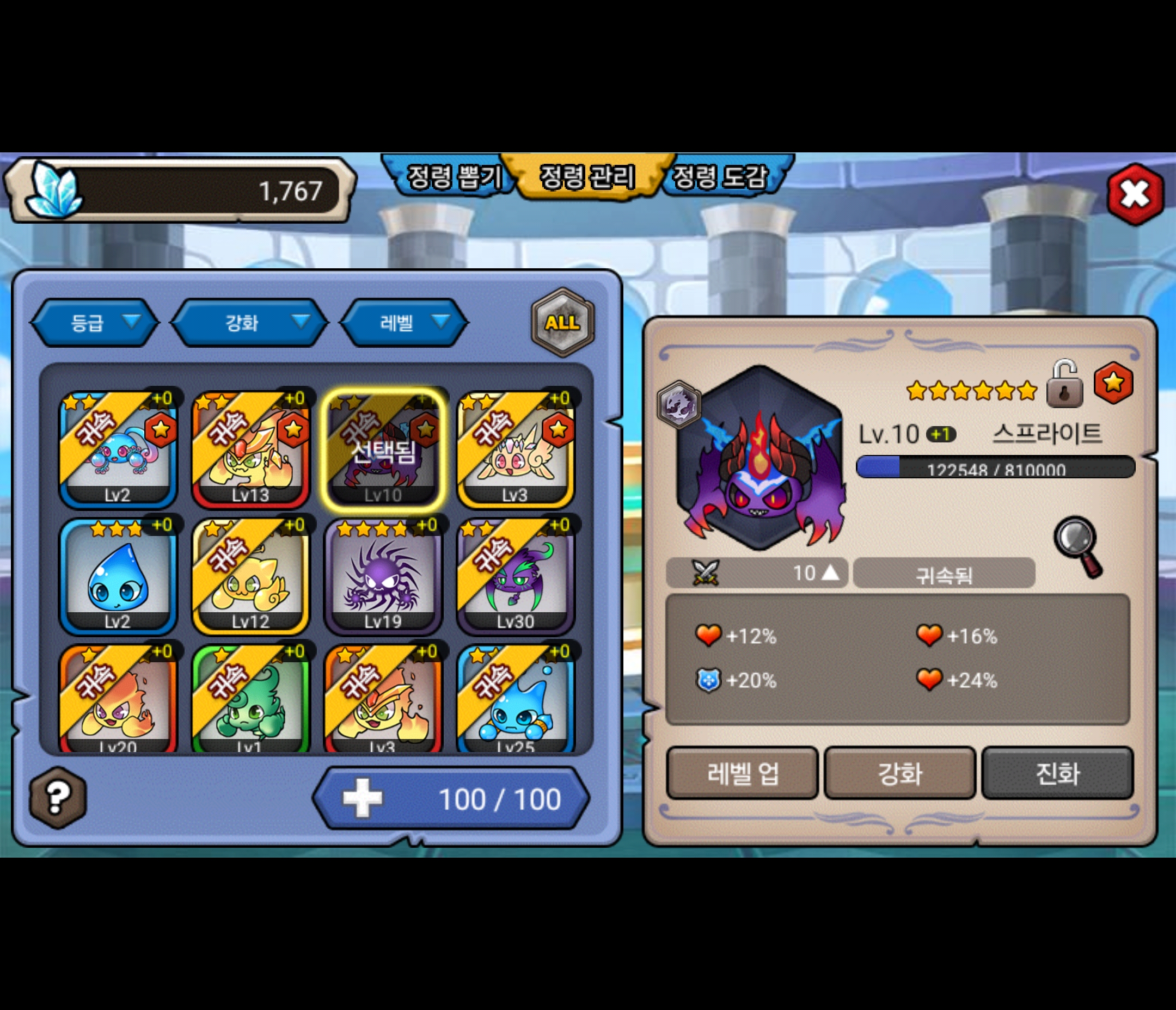Select the Lv13 fire fox spirit

250,449
